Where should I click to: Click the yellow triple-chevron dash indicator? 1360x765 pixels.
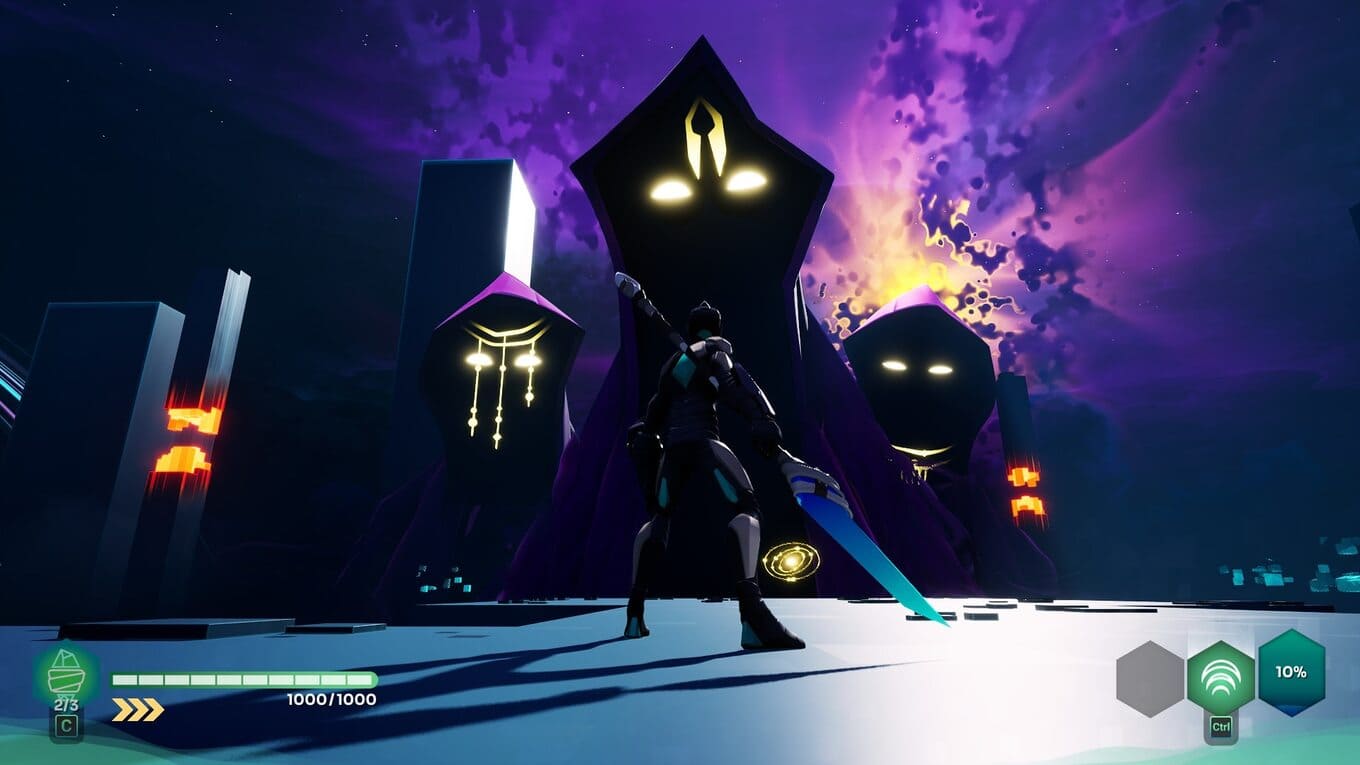(137, 710)
